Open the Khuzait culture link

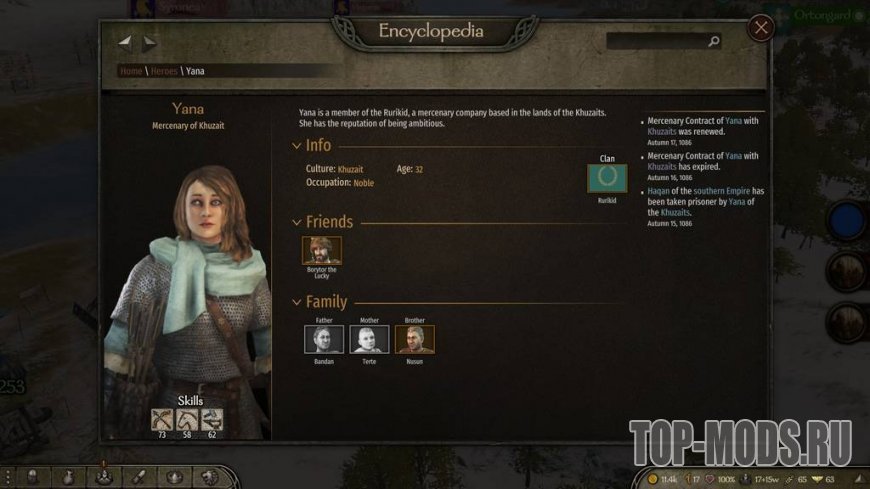click(x=351, y=169)
